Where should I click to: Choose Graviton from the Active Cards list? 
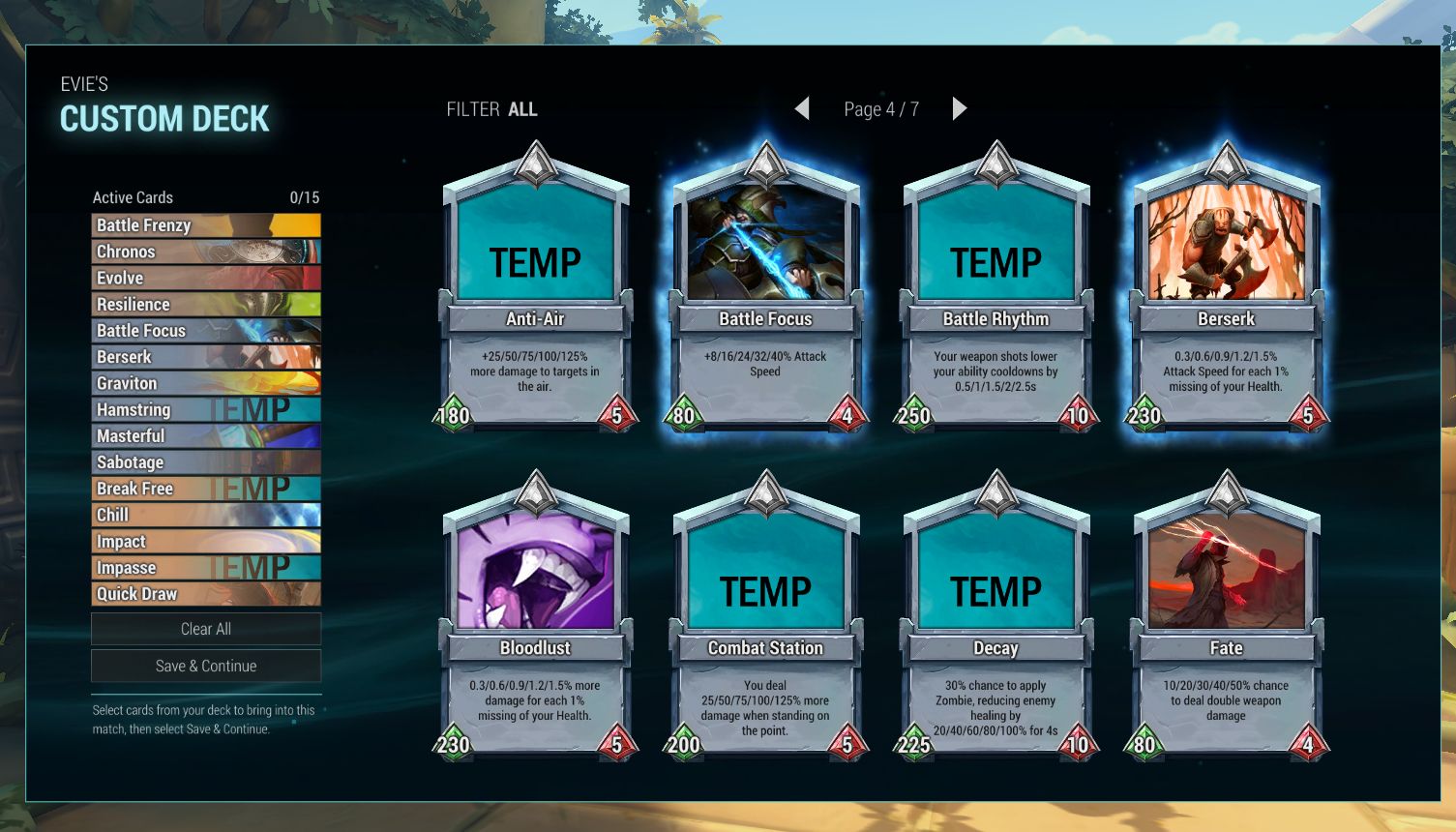(206, 383)
